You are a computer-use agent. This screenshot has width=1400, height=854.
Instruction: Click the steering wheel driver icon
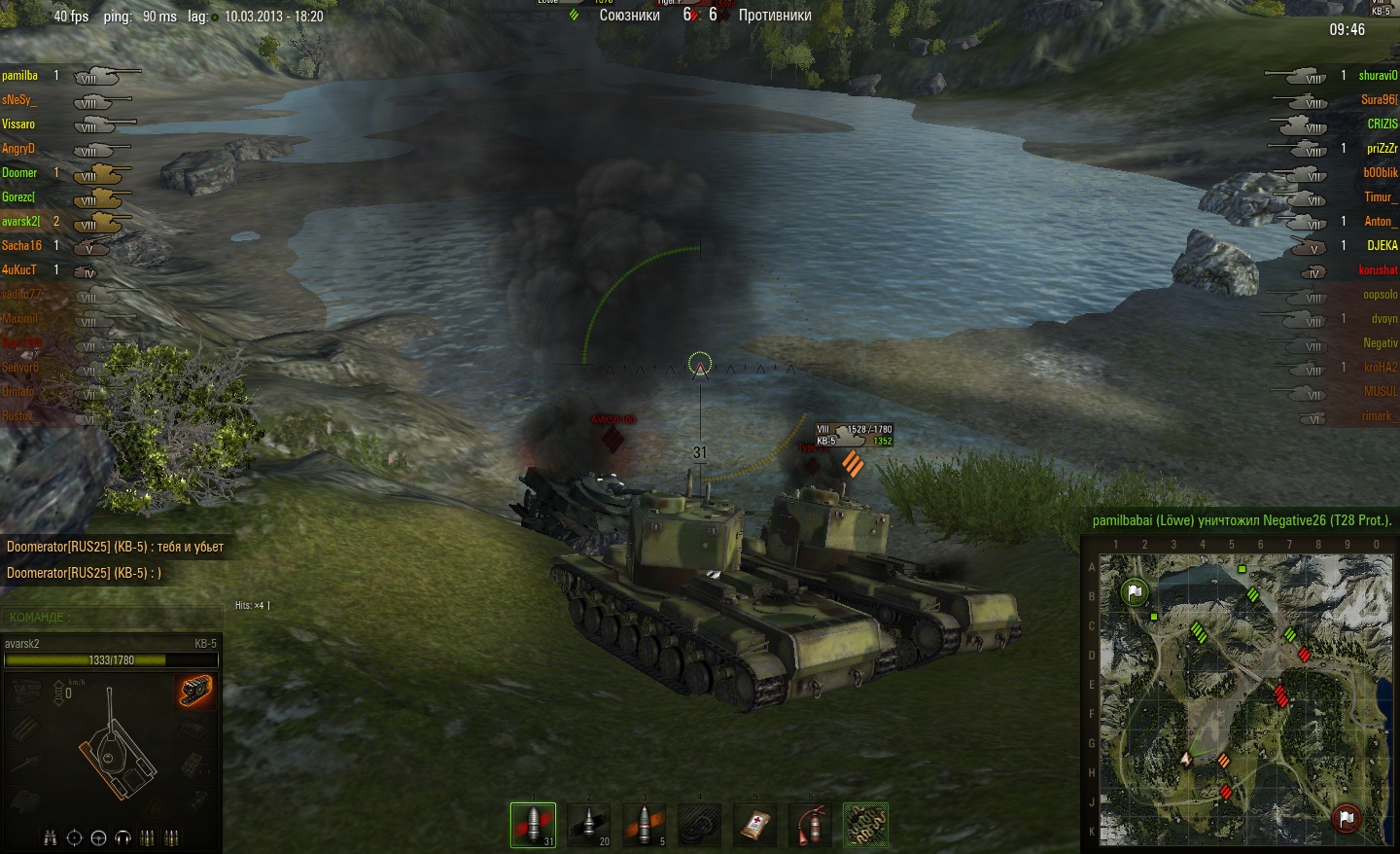pos(98,837)
